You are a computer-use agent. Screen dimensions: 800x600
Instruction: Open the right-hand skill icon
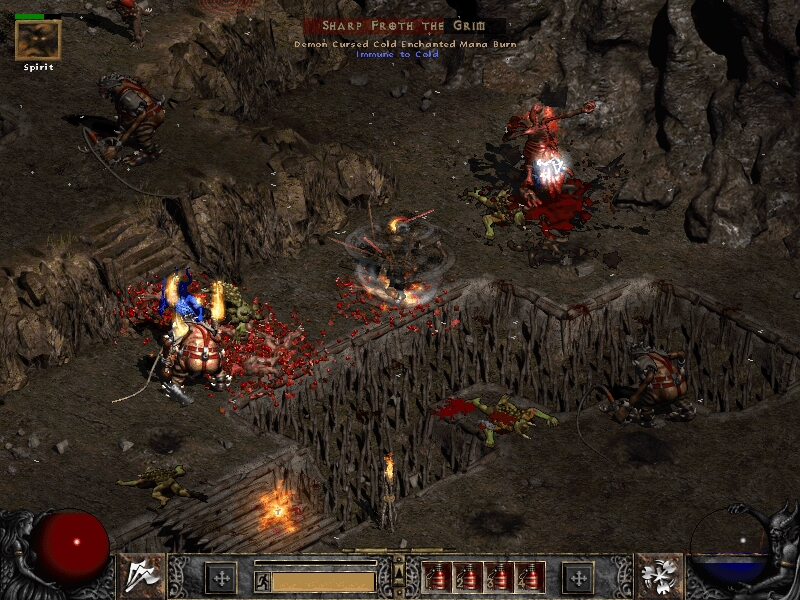pos(660,576)
